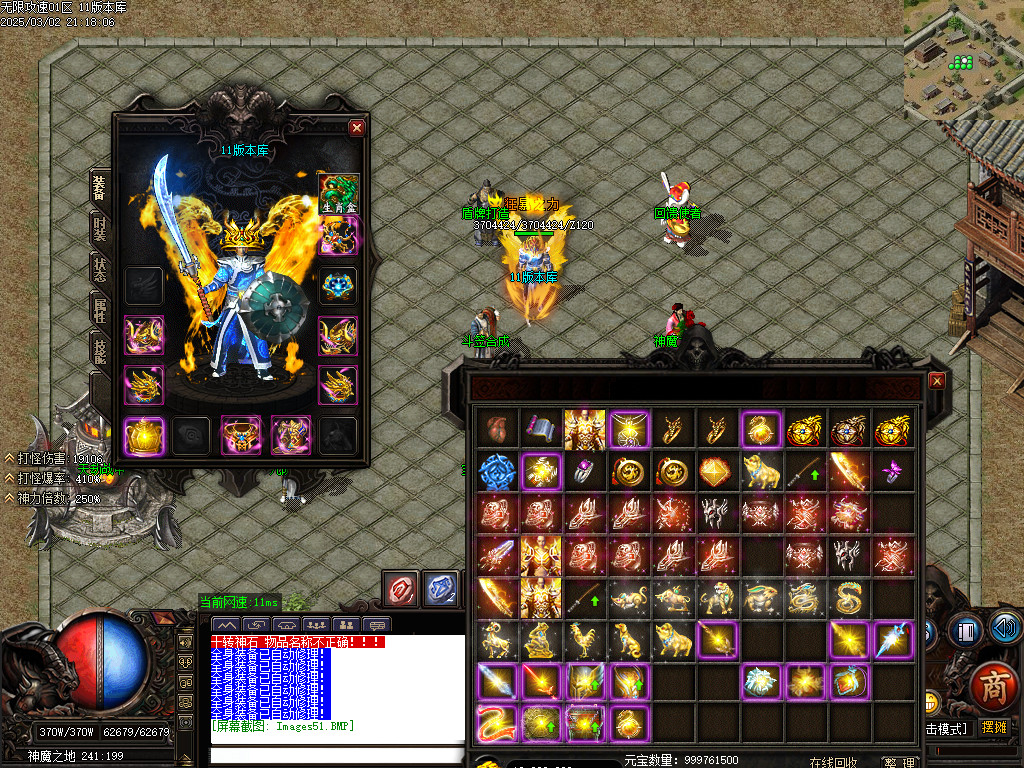This screenshot has width=1024, height=768.
Task: Open the 在线回收 online recycle option
Action: click(x=834, y=762)
